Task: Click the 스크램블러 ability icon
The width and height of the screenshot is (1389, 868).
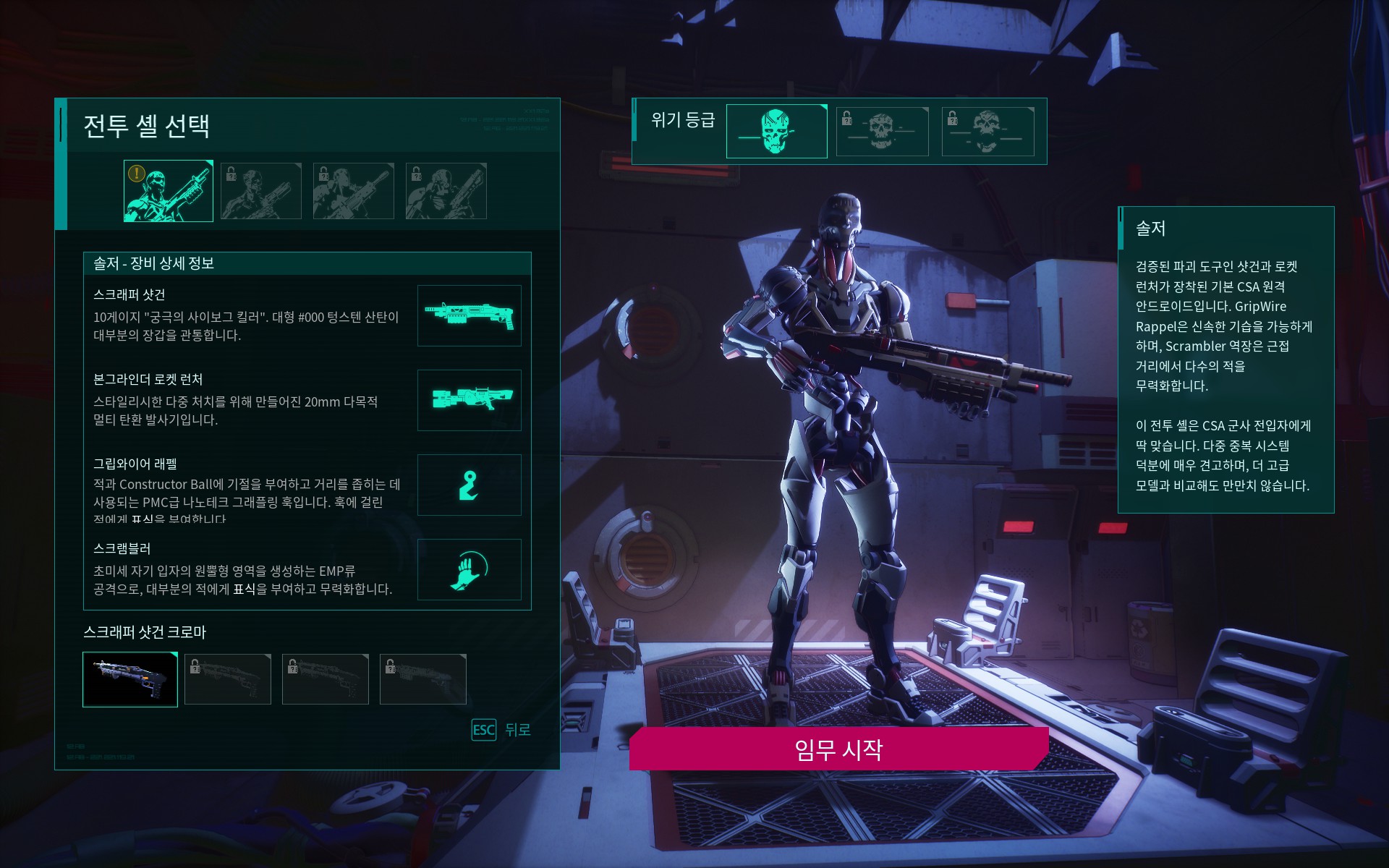Action: point(469,569)
